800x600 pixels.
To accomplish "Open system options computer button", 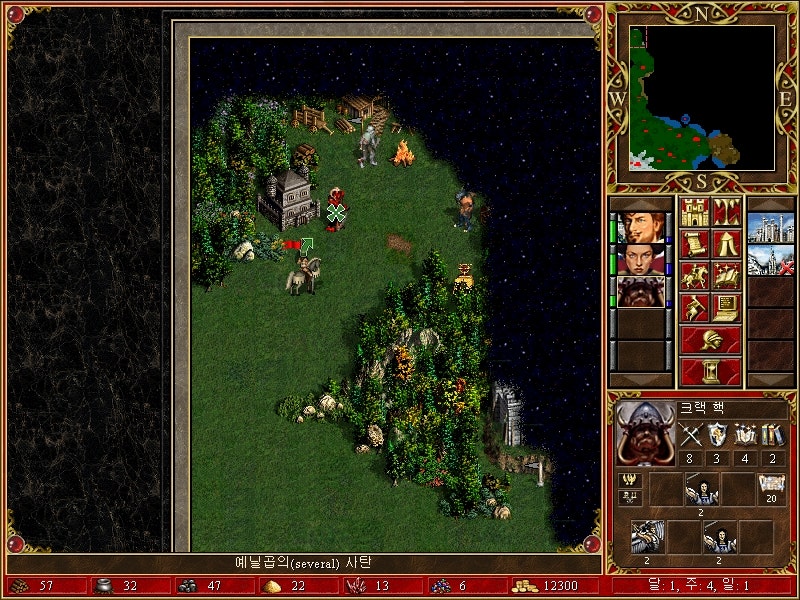I will click(x=726, y=306).
